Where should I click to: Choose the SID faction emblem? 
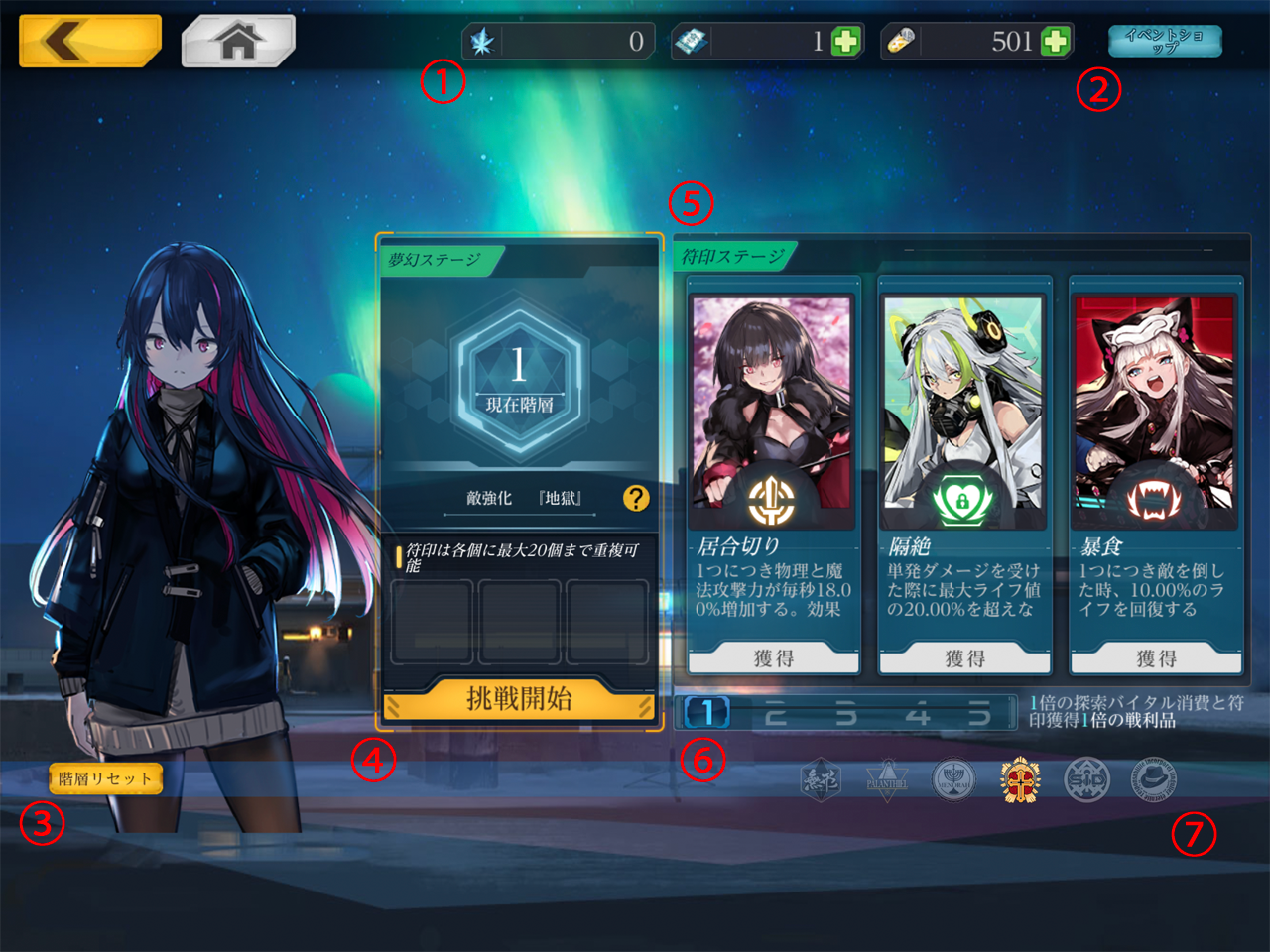pos(1086,781)
